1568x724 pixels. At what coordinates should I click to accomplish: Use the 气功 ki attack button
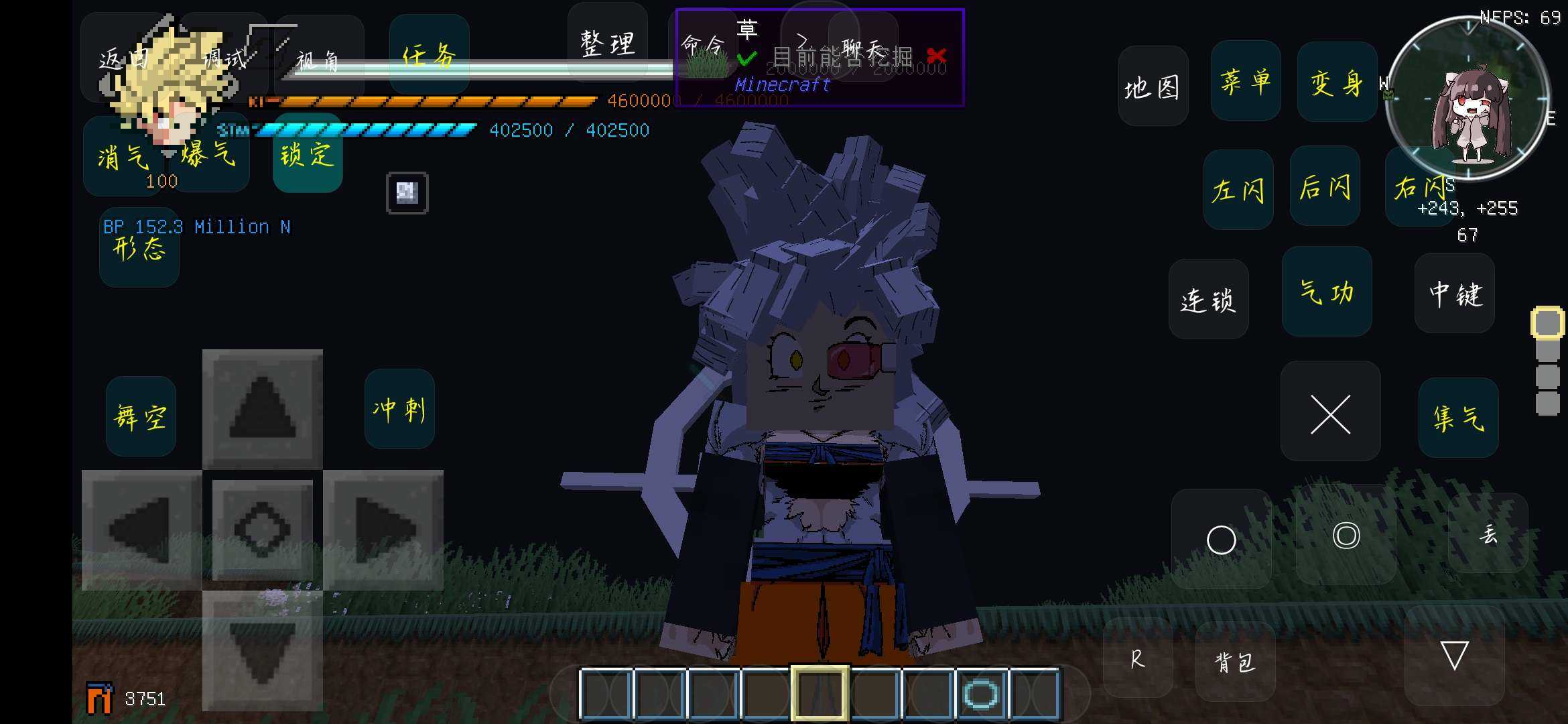[1327, 292]
